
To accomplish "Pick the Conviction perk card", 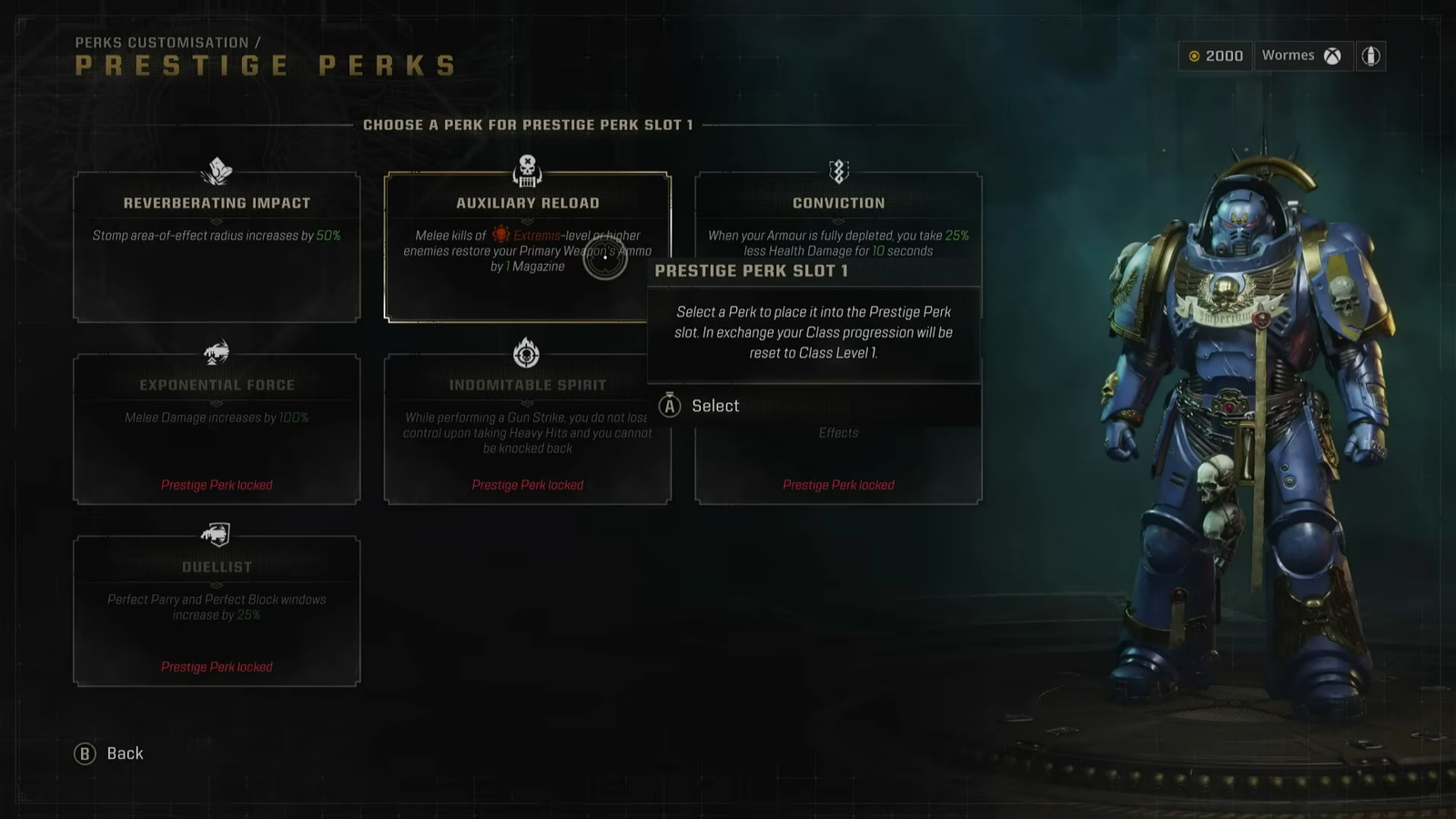I will (838, 218).
